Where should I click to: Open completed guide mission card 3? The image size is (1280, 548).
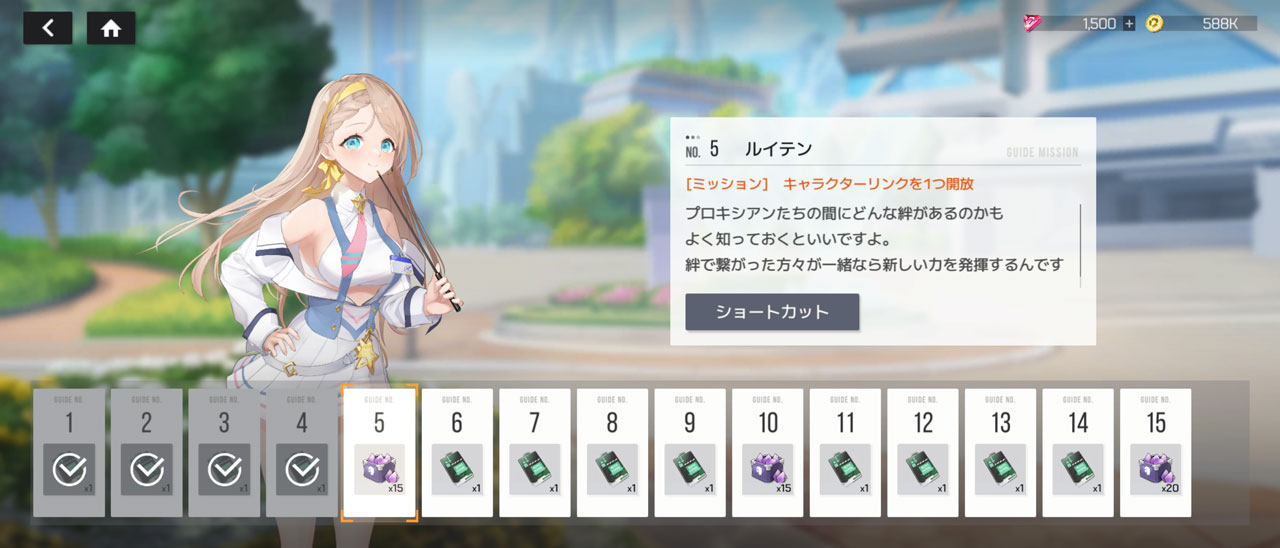tap(224, 452)
